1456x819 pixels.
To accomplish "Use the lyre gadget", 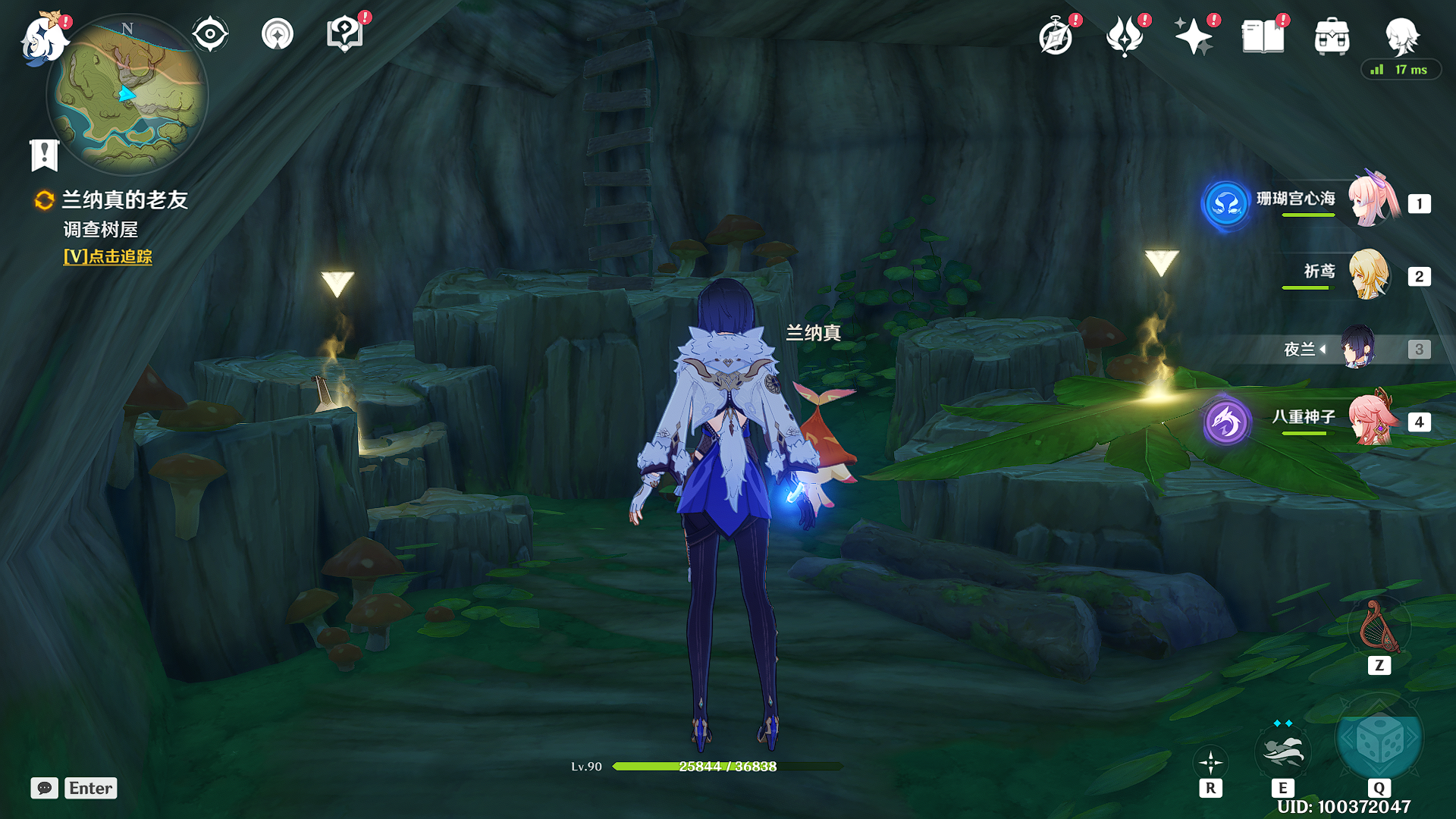I will coord(1379,628).
